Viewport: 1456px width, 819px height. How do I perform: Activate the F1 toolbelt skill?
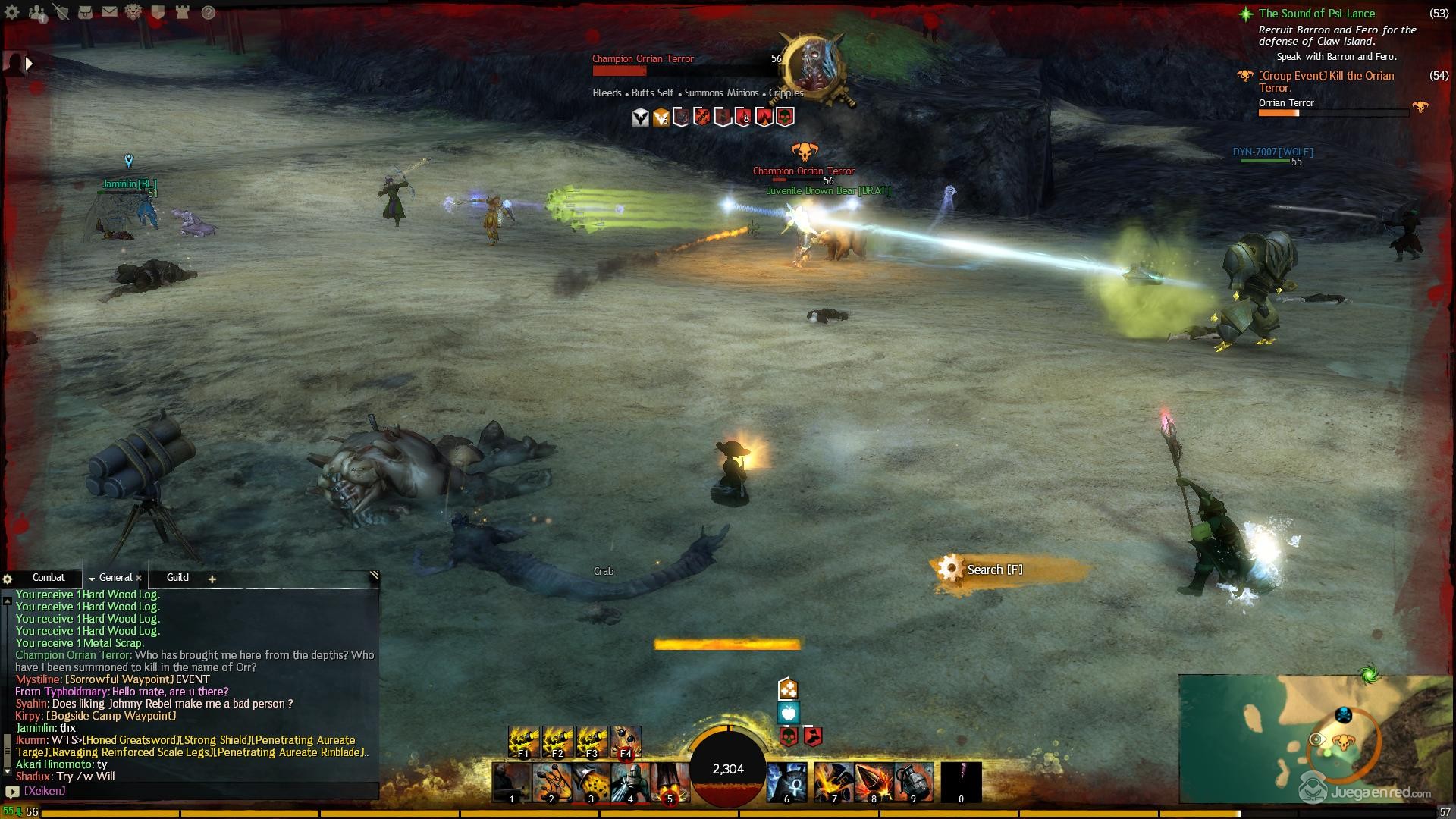pos(523,742)
